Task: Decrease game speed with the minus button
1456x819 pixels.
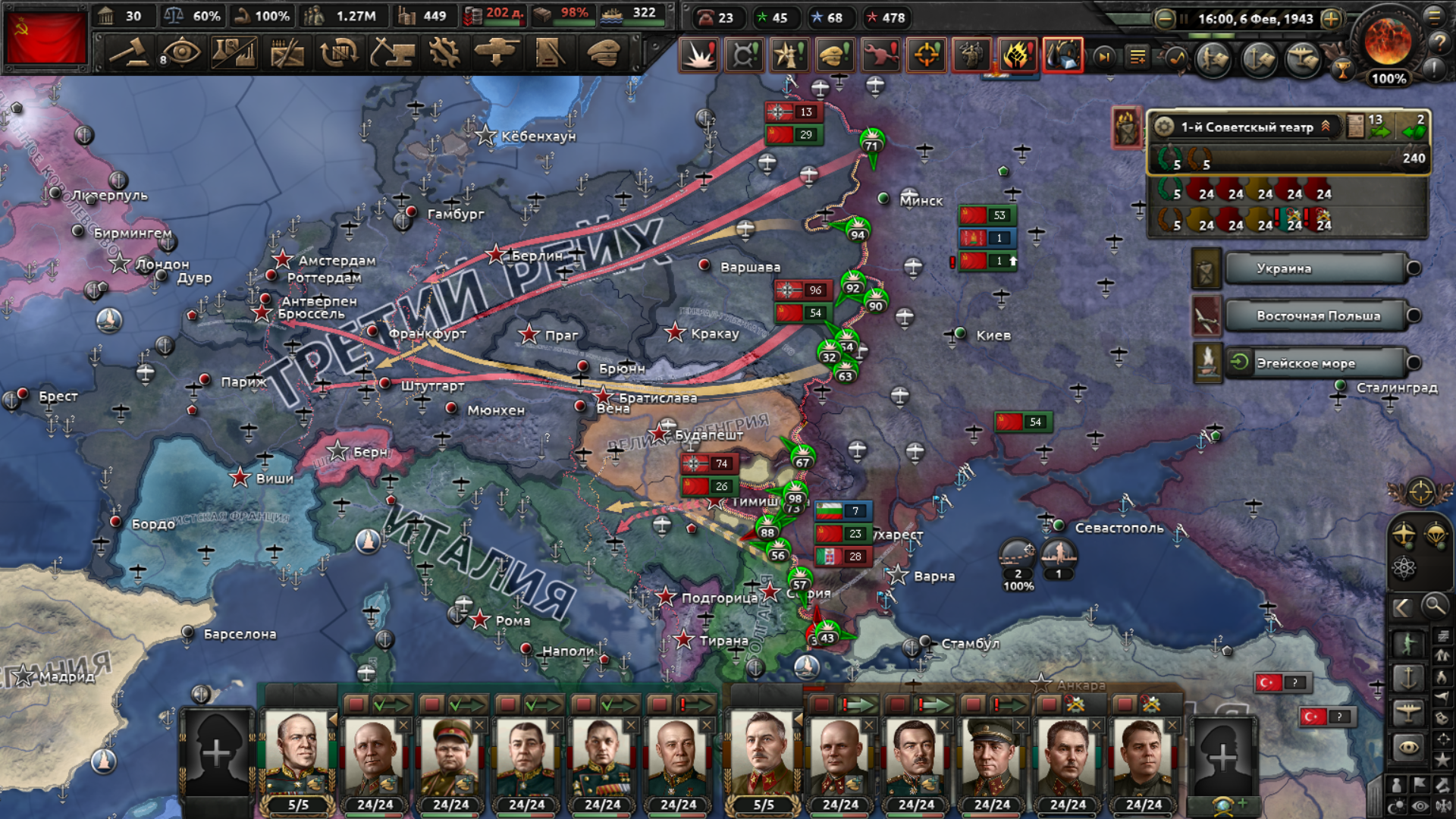Action: tap(1165, 19)
